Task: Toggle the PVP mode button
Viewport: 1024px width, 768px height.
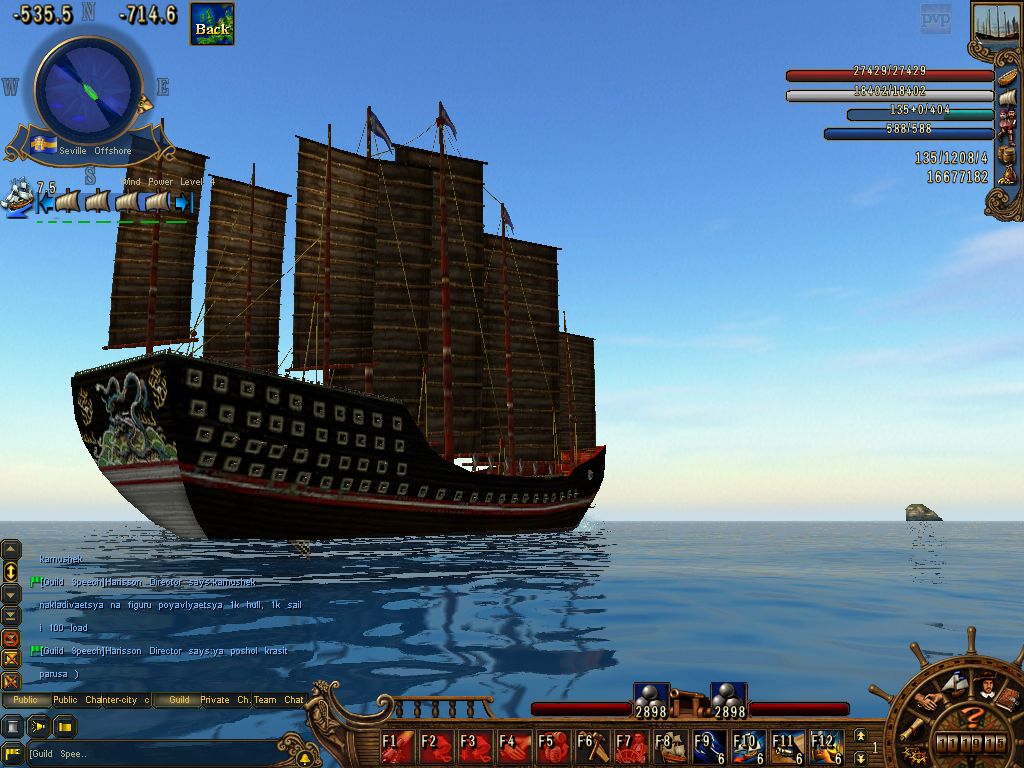Action: [935, 19]
